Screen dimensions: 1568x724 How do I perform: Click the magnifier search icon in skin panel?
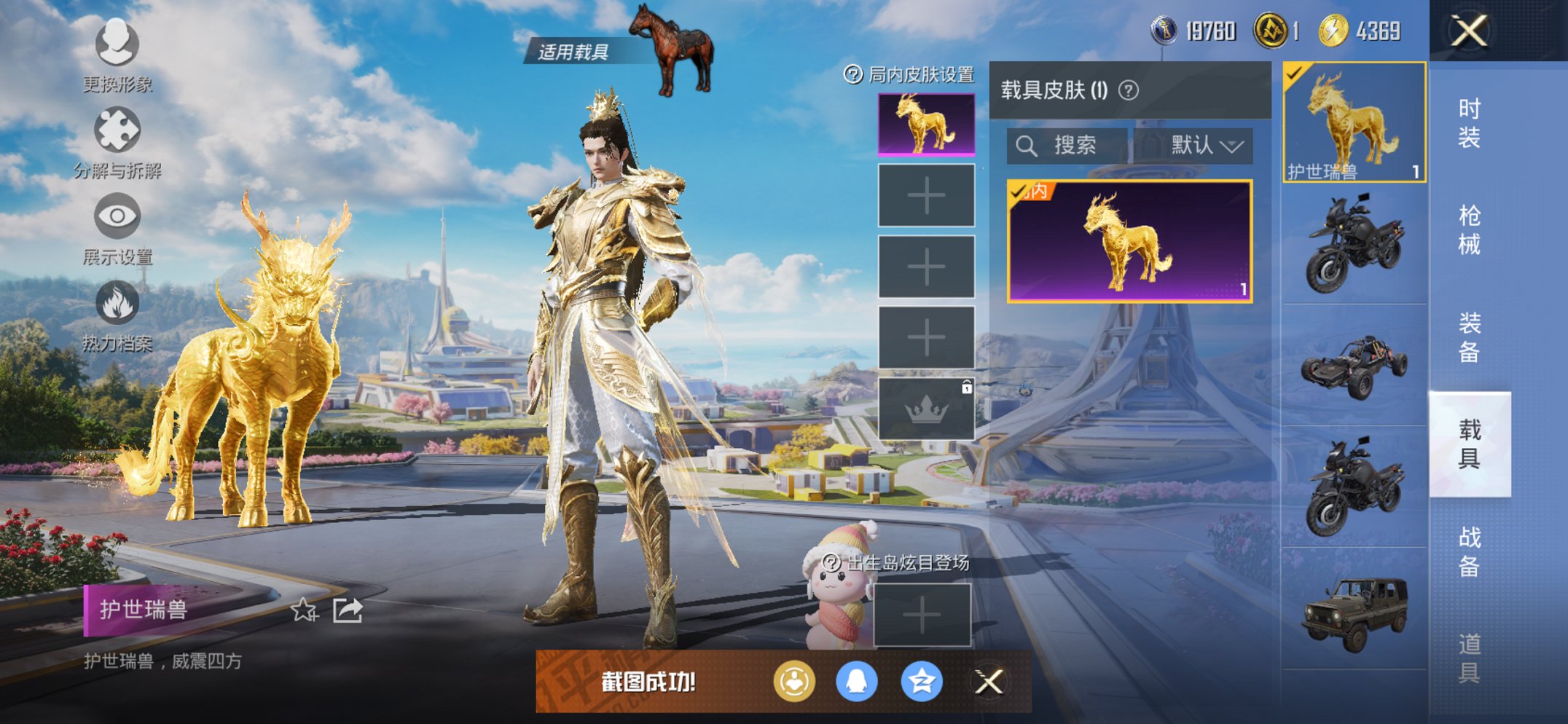(x=1028, y=145)
